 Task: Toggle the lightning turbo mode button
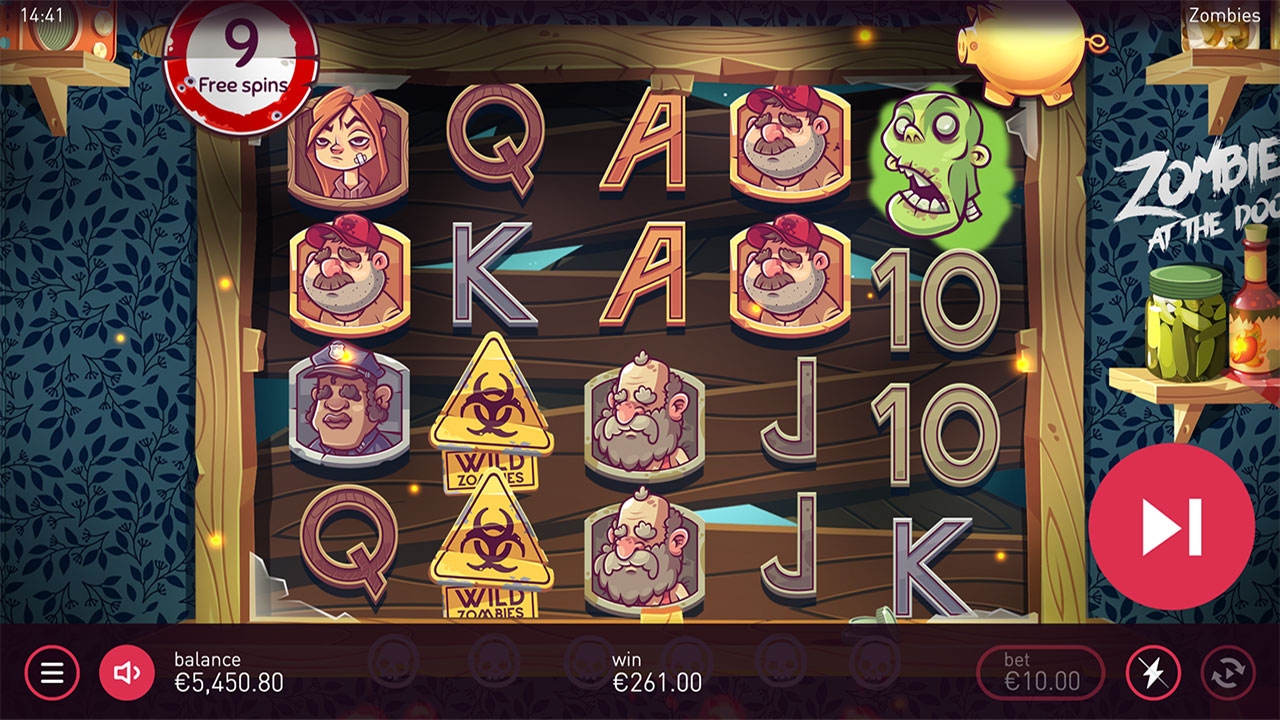coord(1153,673)
